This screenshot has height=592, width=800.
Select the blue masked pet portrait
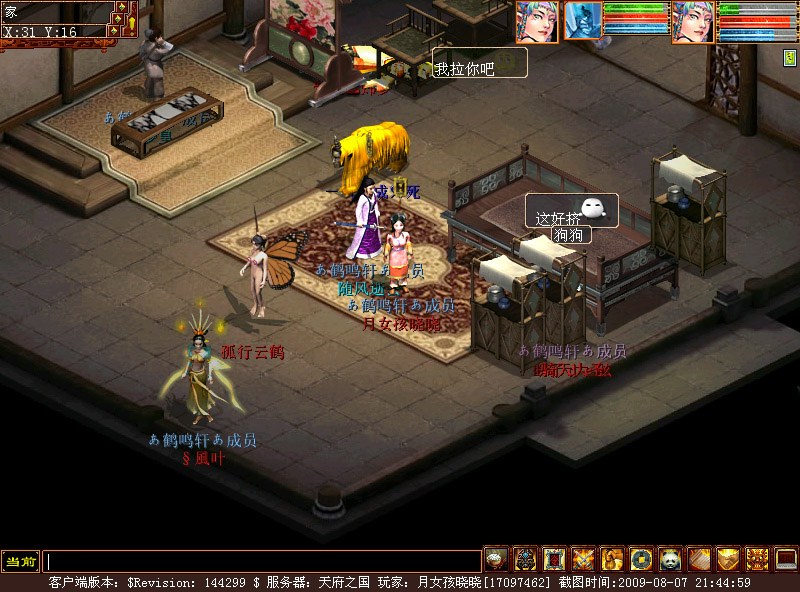(583, 21)
